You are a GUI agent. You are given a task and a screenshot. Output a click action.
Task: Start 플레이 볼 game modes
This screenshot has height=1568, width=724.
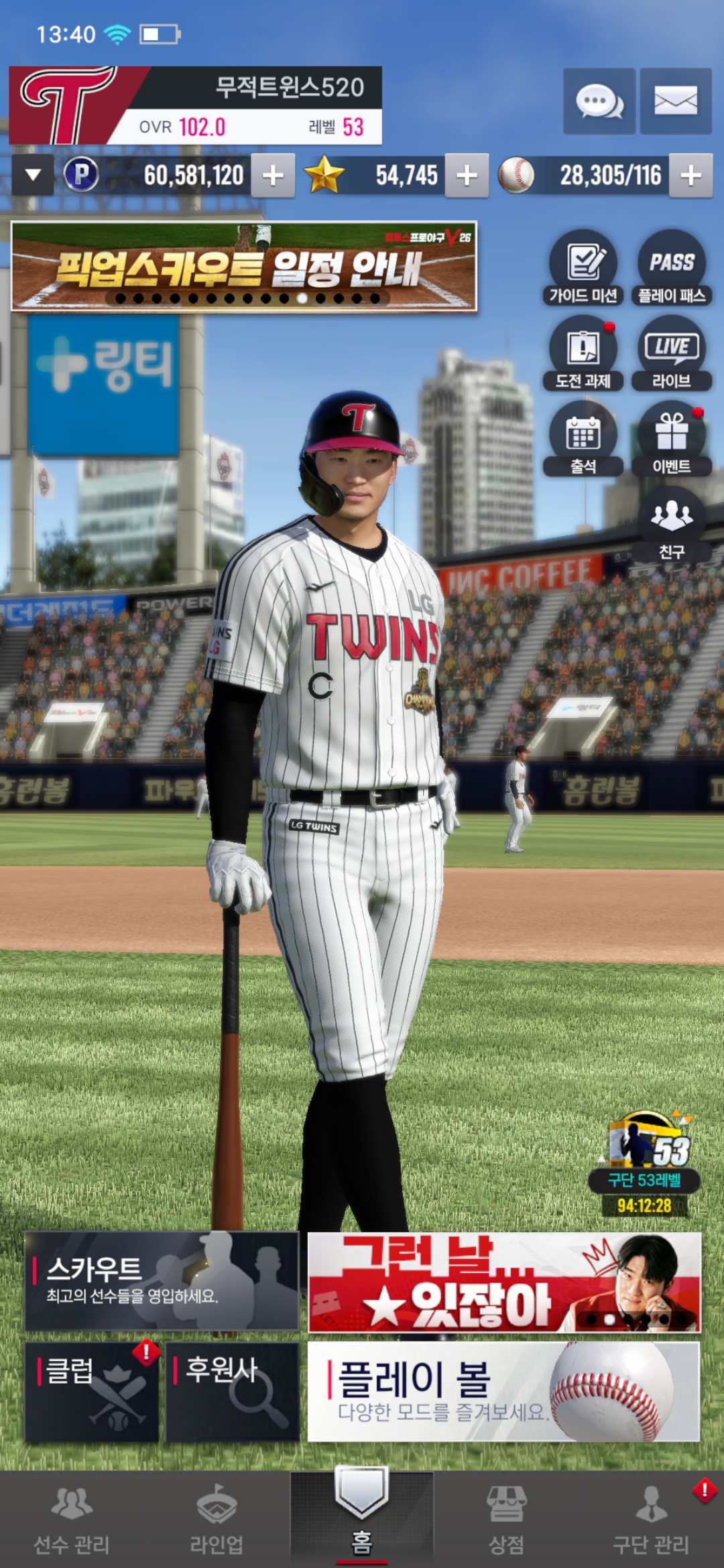click(503, 1391)
